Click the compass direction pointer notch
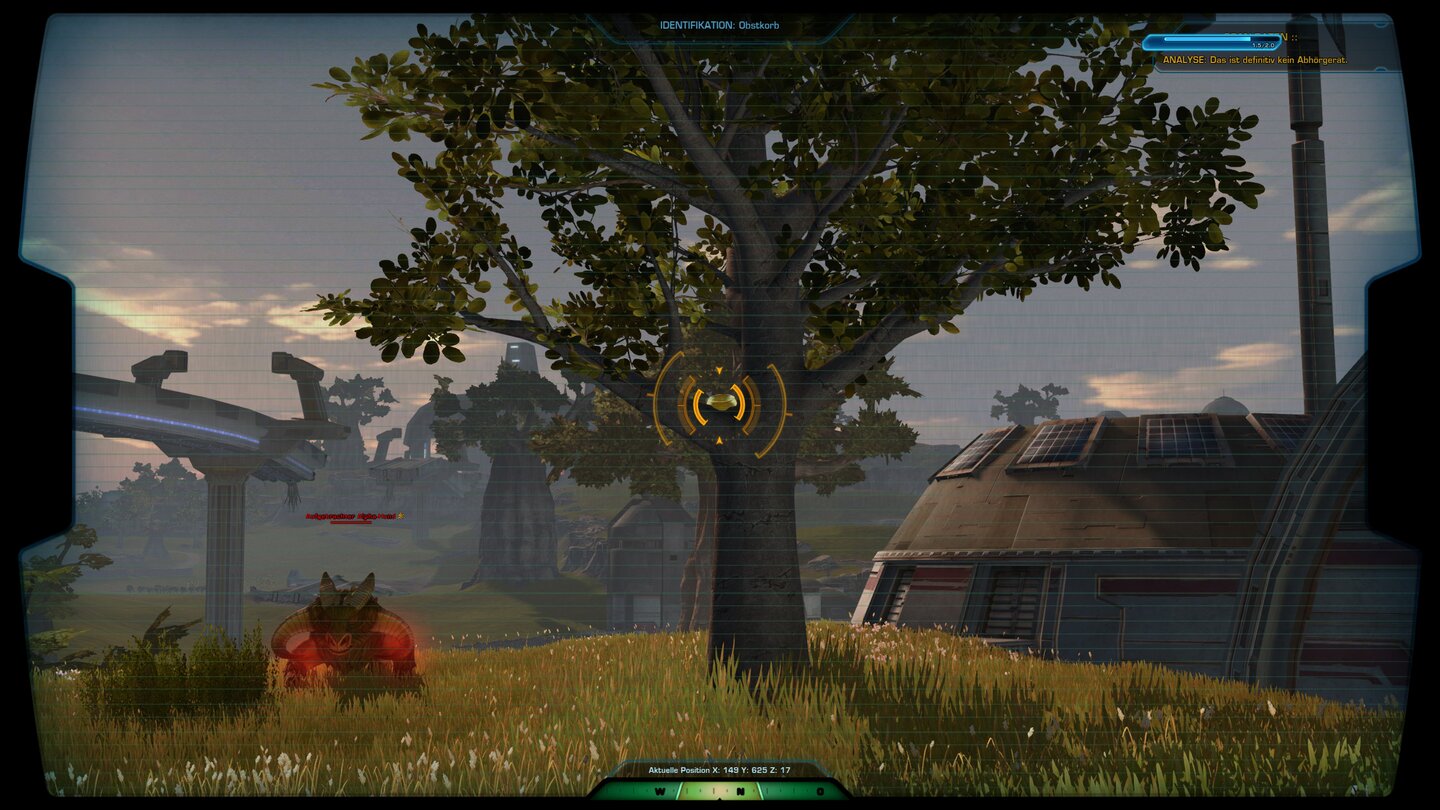Screen dimensions: 1440x810 (719, 799)
